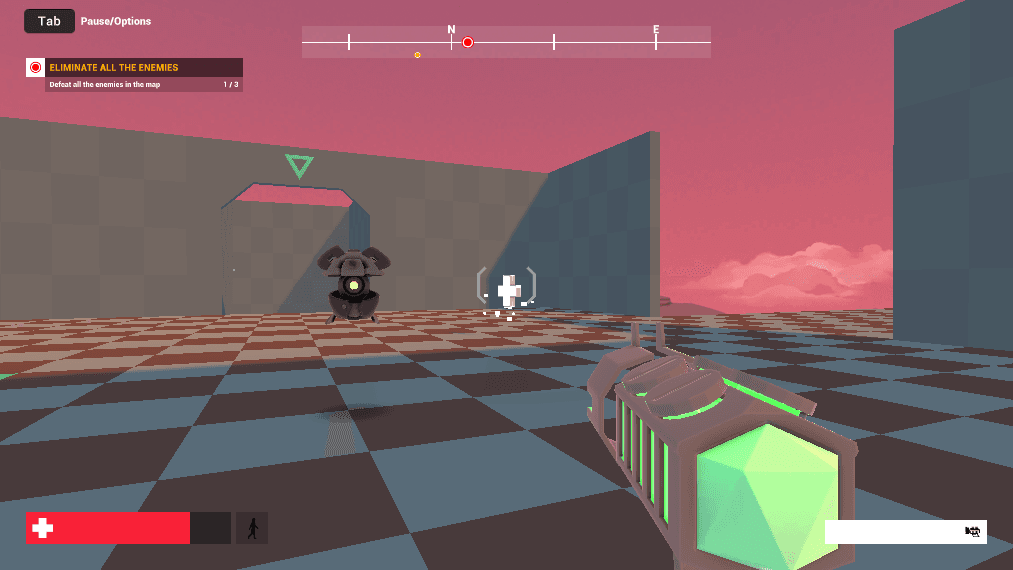
Task: Click the red enemy marker on the compass
Action: [x=467, y=42]
